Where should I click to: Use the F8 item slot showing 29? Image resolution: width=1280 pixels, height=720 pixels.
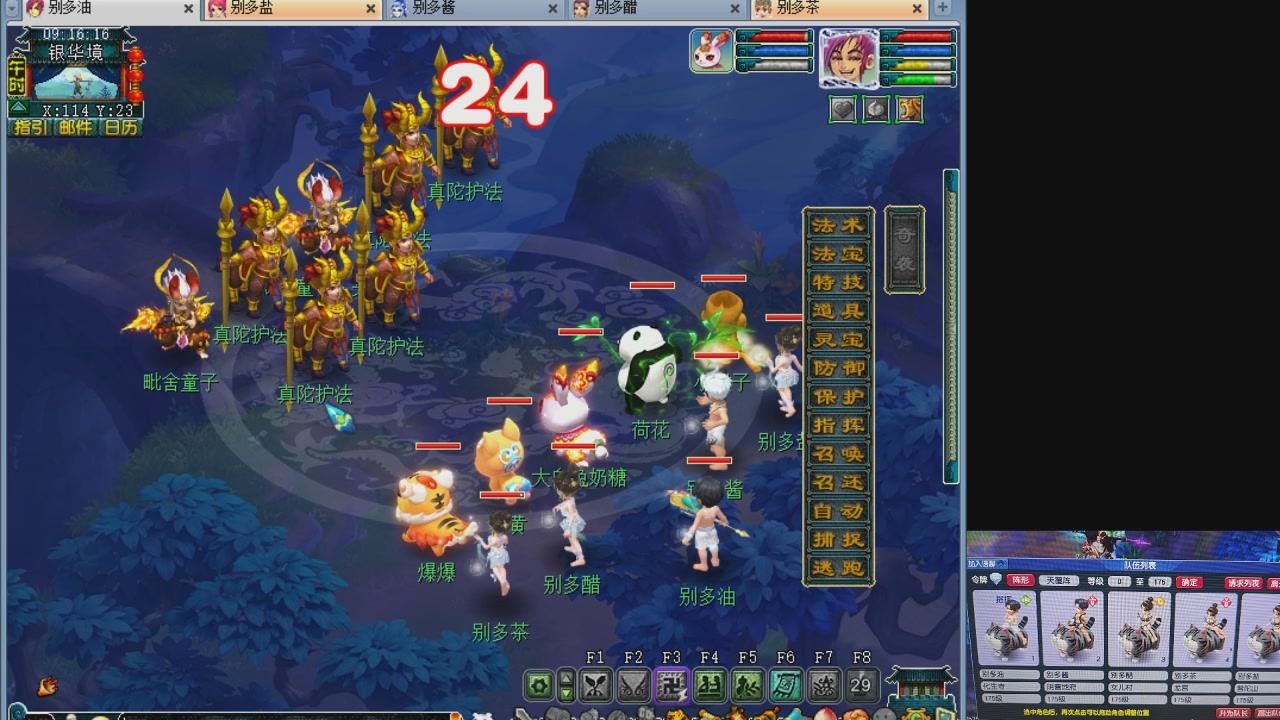click(x=860, y=685)
